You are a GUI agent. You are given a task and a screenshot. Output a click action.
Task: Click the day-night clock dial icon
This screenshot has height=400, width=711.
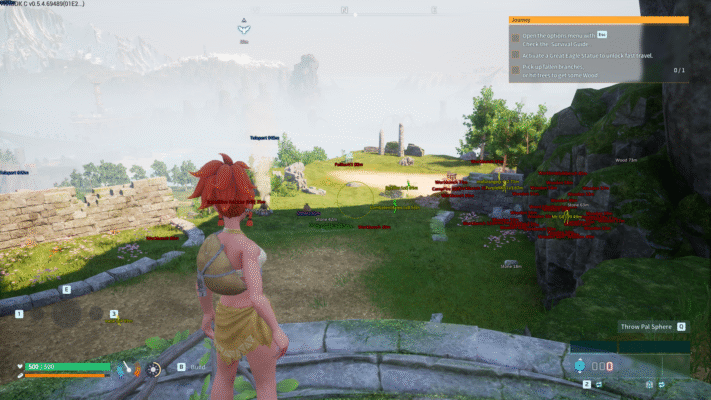coord(154,369)
